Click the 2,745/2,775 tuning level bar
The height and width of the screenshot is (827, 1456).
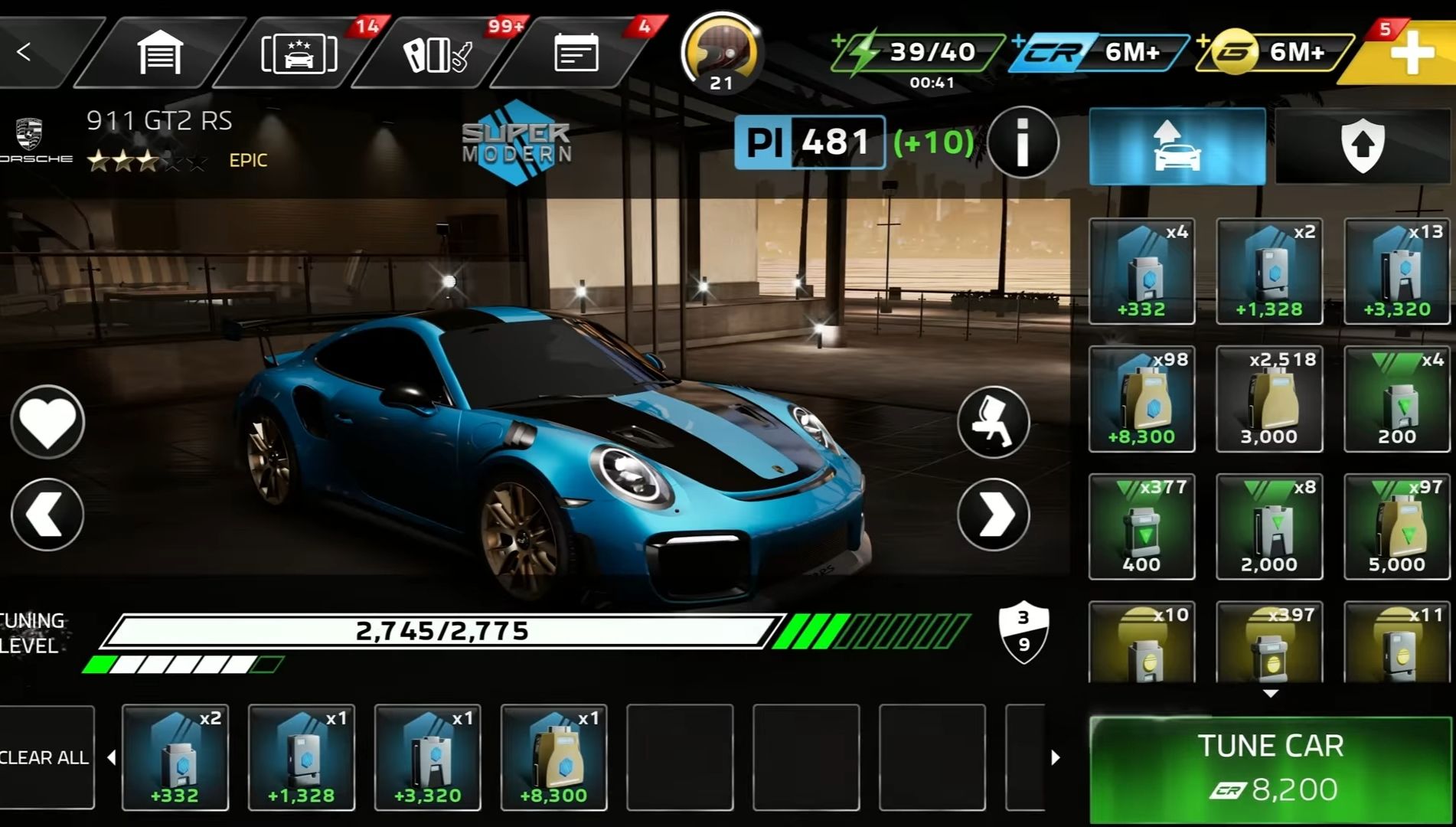[x=444, y=629]
